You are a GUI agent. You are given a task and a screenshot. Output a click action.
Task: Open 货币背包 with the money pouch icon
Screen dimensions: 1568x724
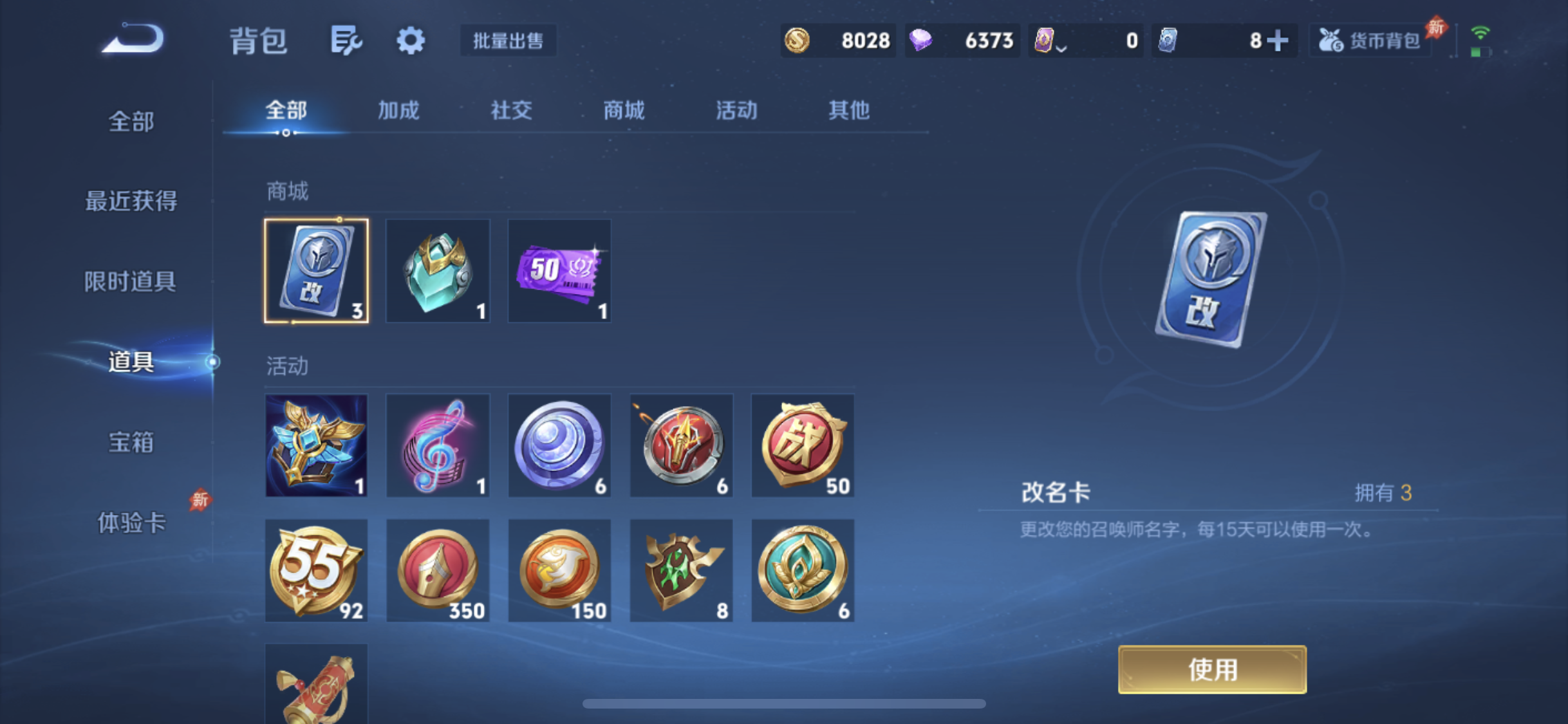pyautogui.click(x=1368, y=40)
